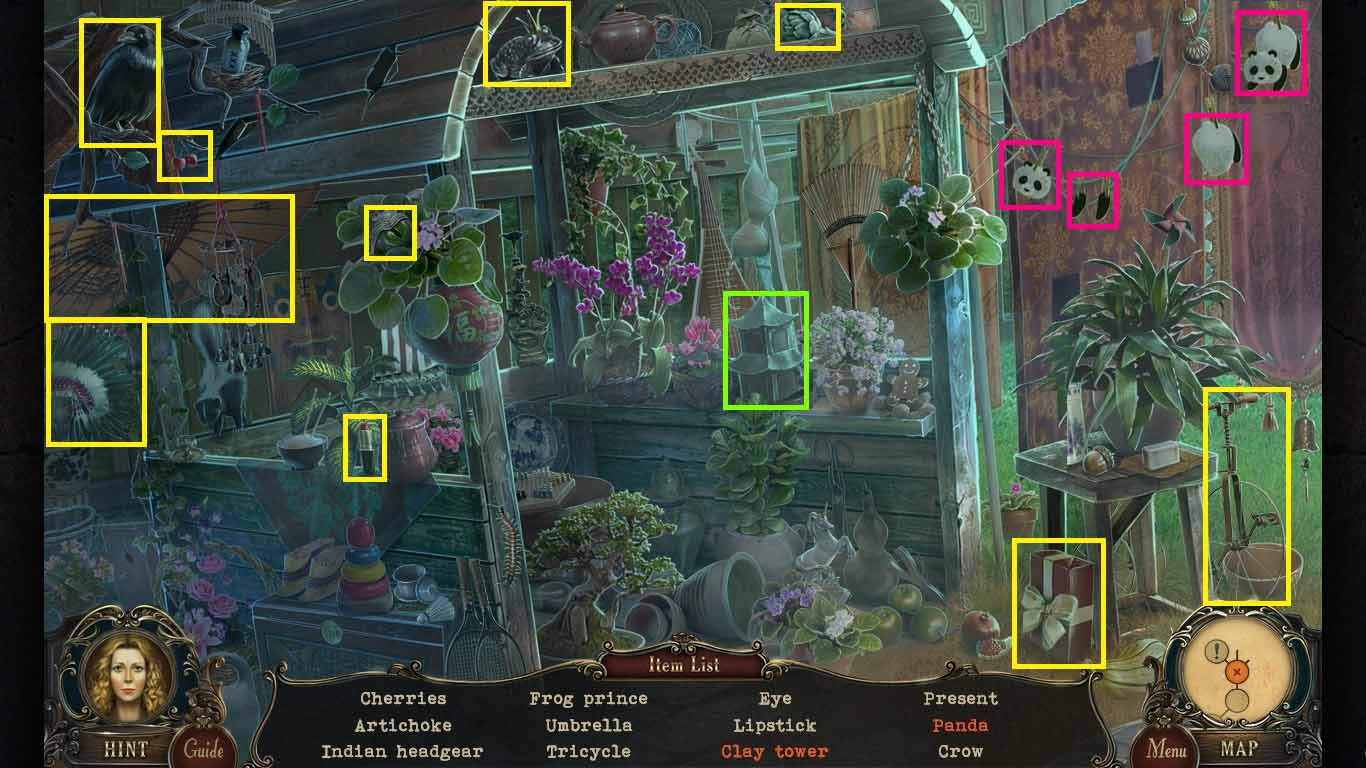The image size is (1366, 768).
Task: Click the cherries below the bird nest
Action: (x=186, y=155)
